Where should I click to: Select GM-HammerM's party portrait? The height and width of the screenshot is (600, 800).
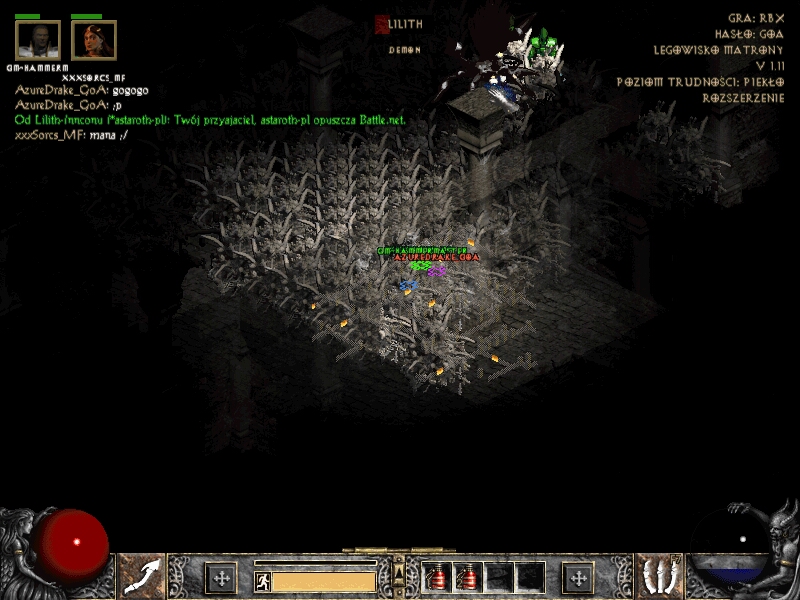pos(38,40)
